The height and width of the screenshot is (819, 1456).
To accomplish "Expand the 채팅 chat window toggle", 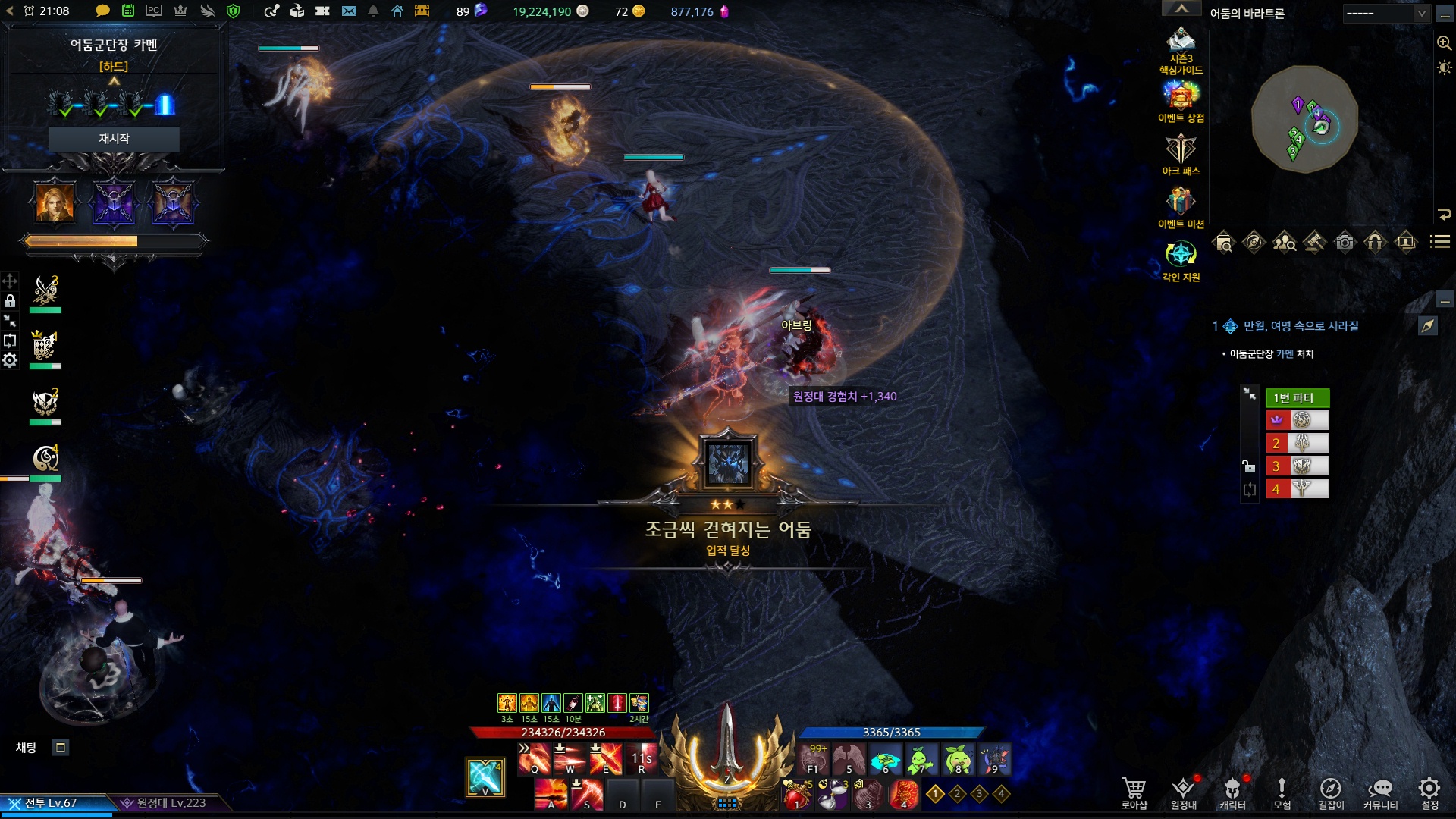I will pyautogui.click(x=61, y=748).
